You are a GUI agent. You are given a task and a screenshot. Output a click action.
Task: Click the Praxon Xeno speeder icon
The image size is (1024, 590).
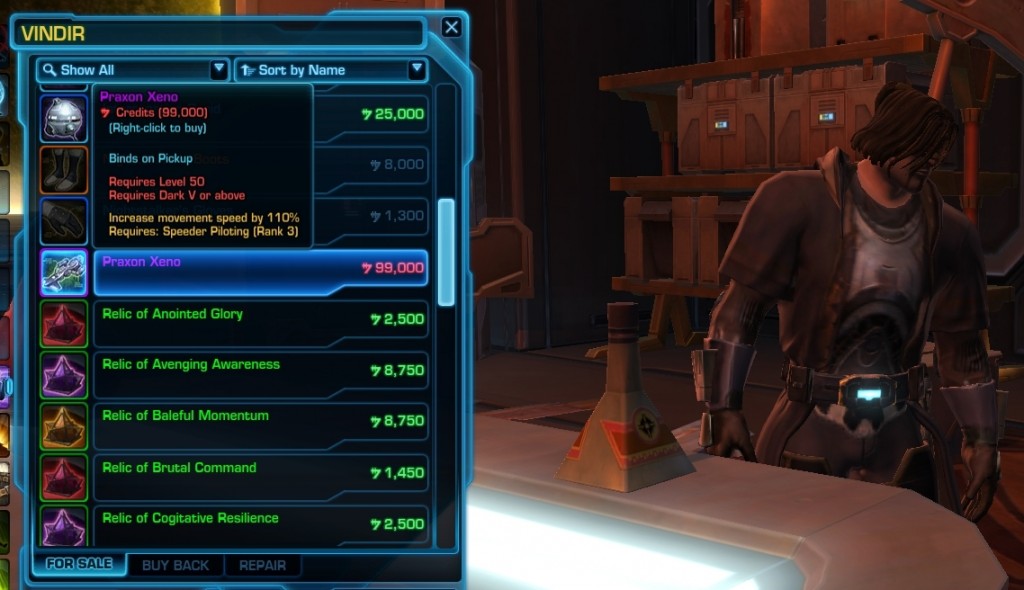(64, 272)
